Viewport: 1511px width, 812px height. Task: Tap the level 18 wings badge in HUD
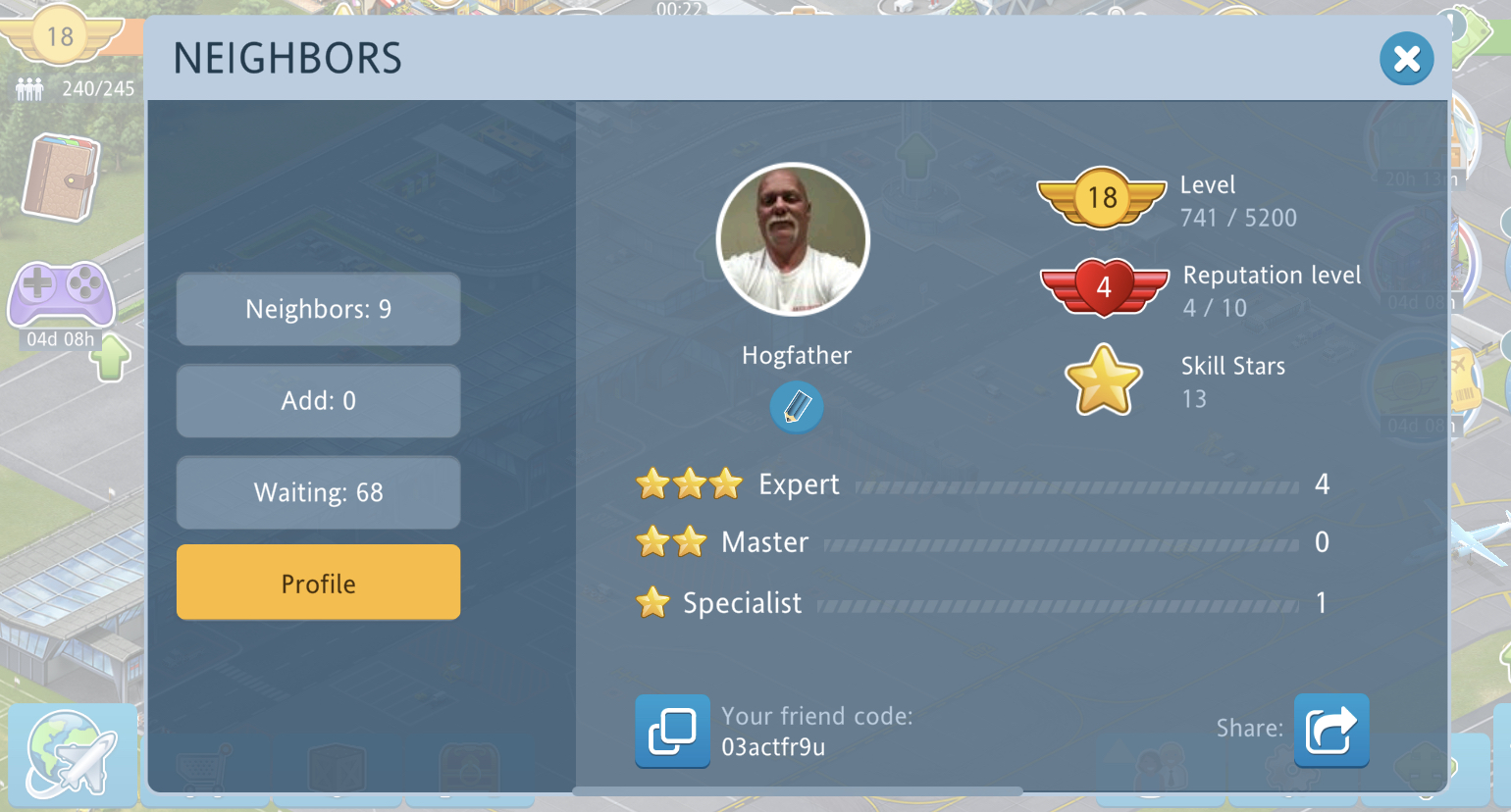click(59, 37)
